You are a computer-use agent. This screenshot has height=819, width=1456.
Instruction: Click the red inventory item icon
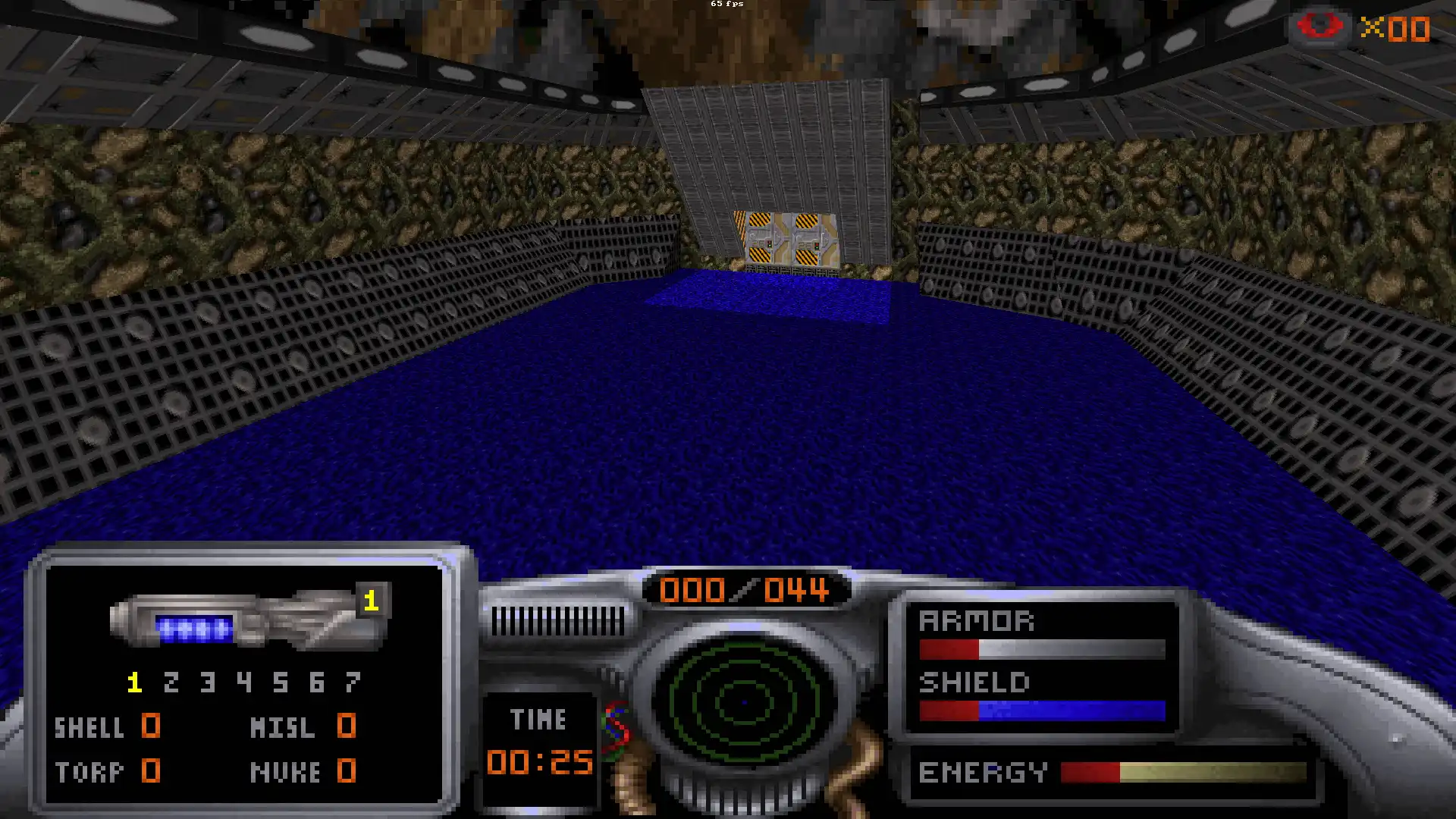click(x=1319, y=27)
